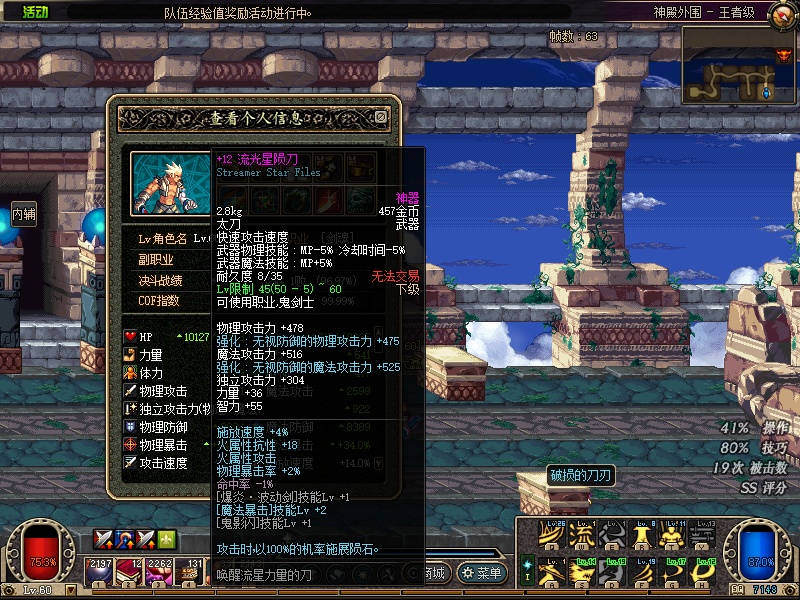800x600 pixels.
Task: Open the 菜单 menu button
Action: pos(482,573)
